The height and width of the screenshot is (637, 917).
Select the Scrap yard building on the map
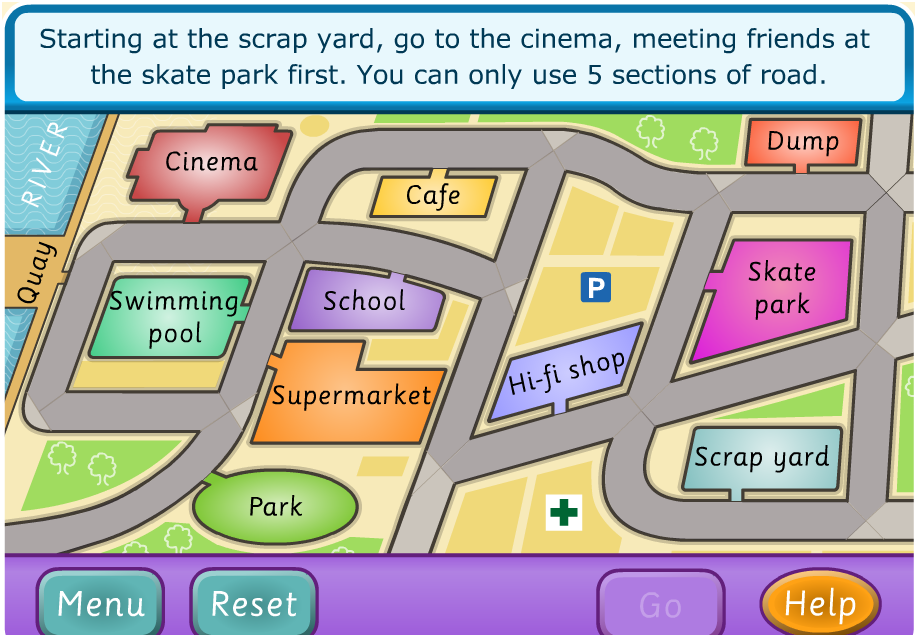tap(762, 459)
